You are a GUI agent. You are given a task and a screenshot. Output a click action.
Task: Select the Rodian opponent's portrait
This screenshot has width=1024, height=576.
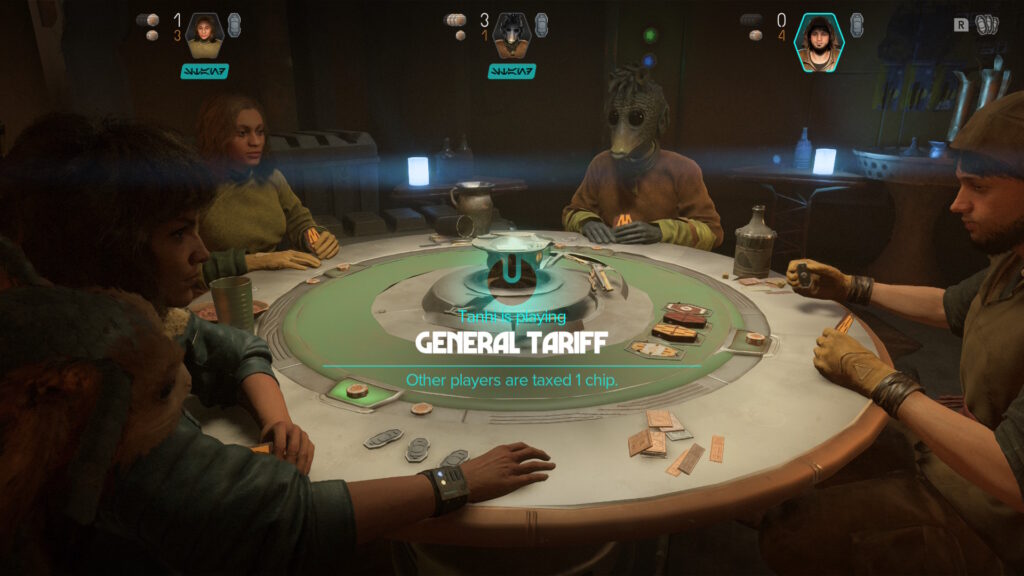(x=511, y=35)
